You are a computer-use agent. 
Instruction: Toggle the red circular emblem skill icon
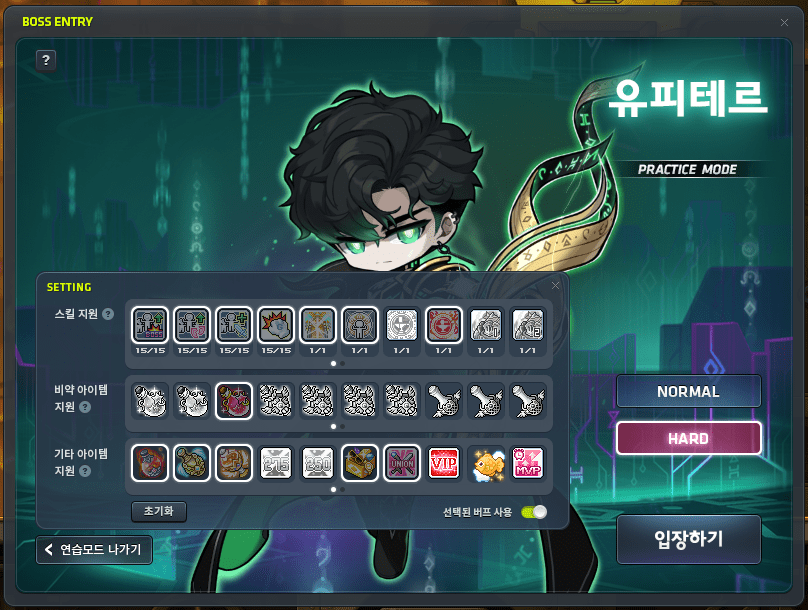pyautogui.click(x=443, y=323)
